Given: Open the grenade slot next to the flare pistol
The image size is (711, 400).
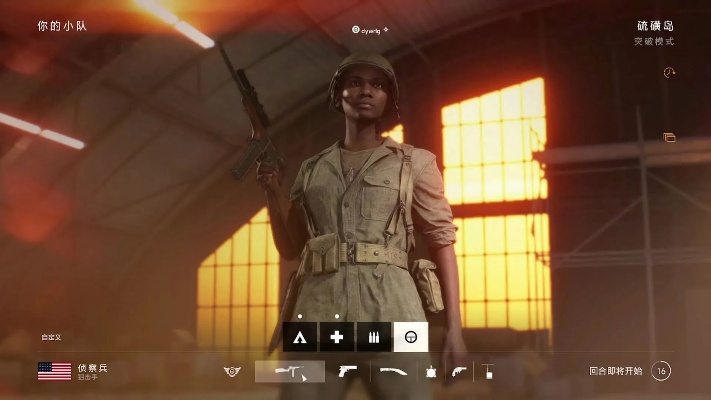Looking at the screenshot, I should pos(432,371).
